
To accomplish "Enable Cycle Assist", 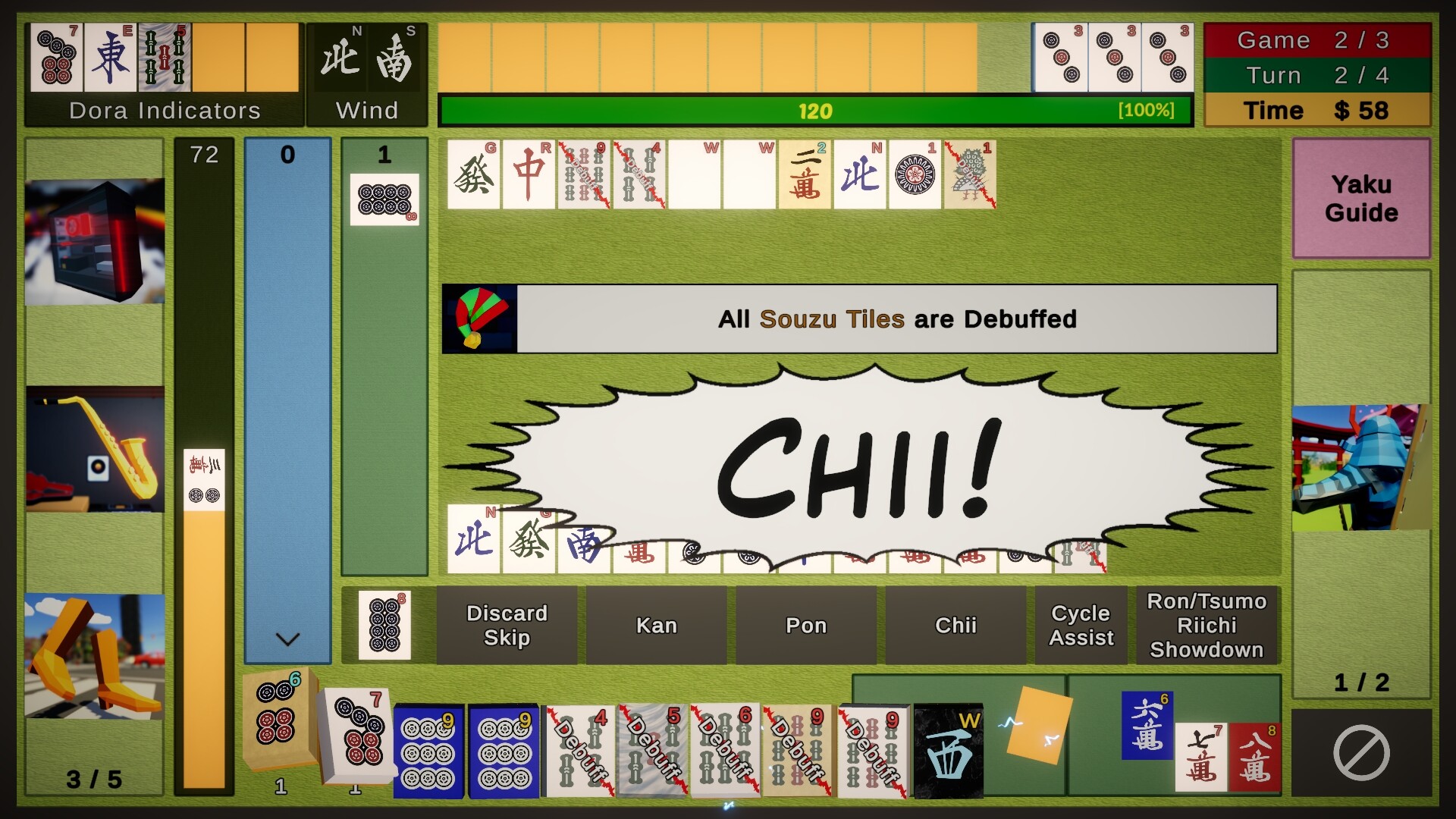I will point(1081,625).
